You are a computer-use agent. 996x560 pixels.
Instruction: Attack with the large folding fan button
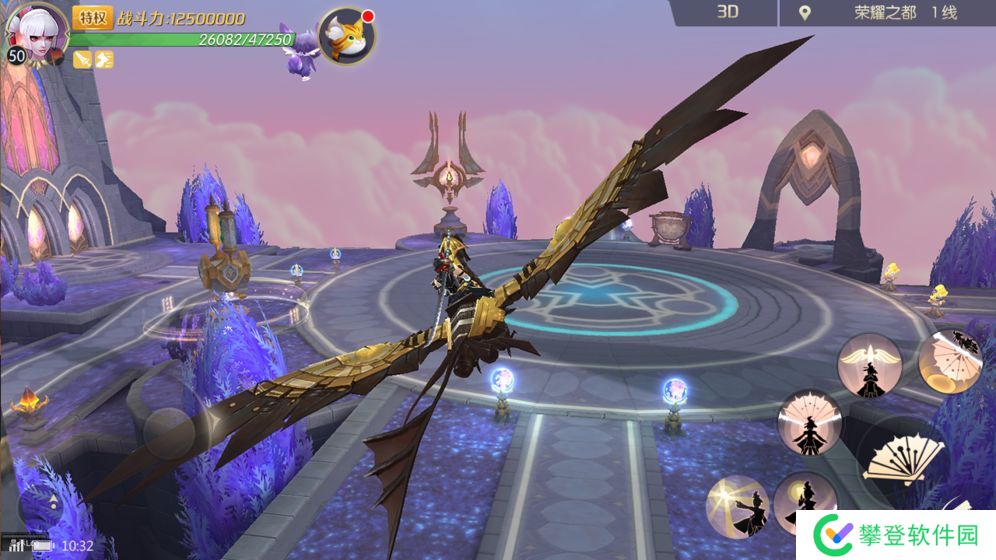pos(905,460)
